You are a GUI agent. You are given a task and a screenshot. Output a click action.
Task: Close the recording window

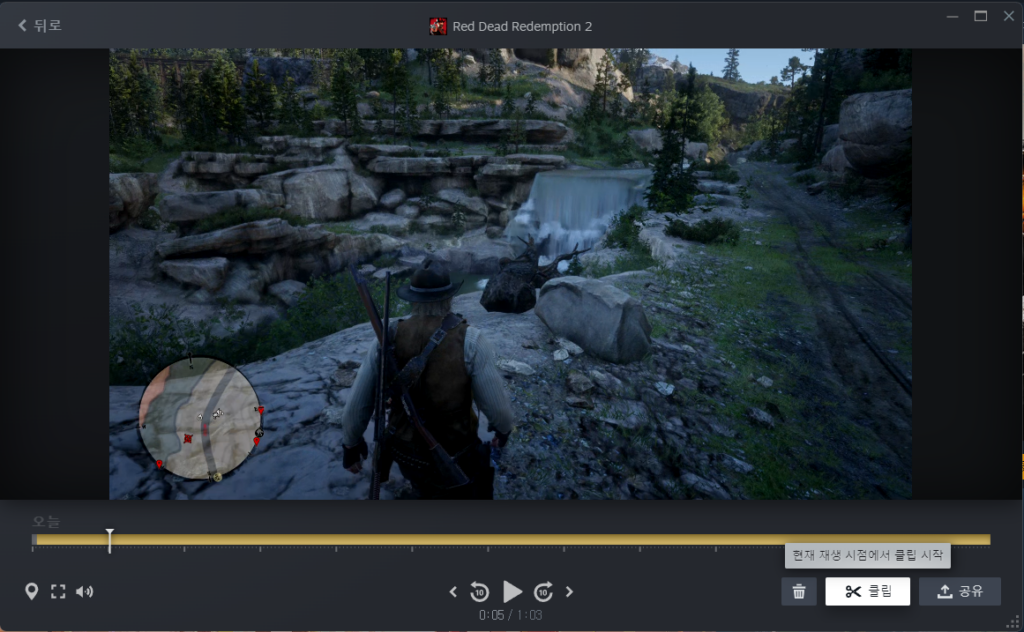pyautogui.click(x=1006, y=15)
